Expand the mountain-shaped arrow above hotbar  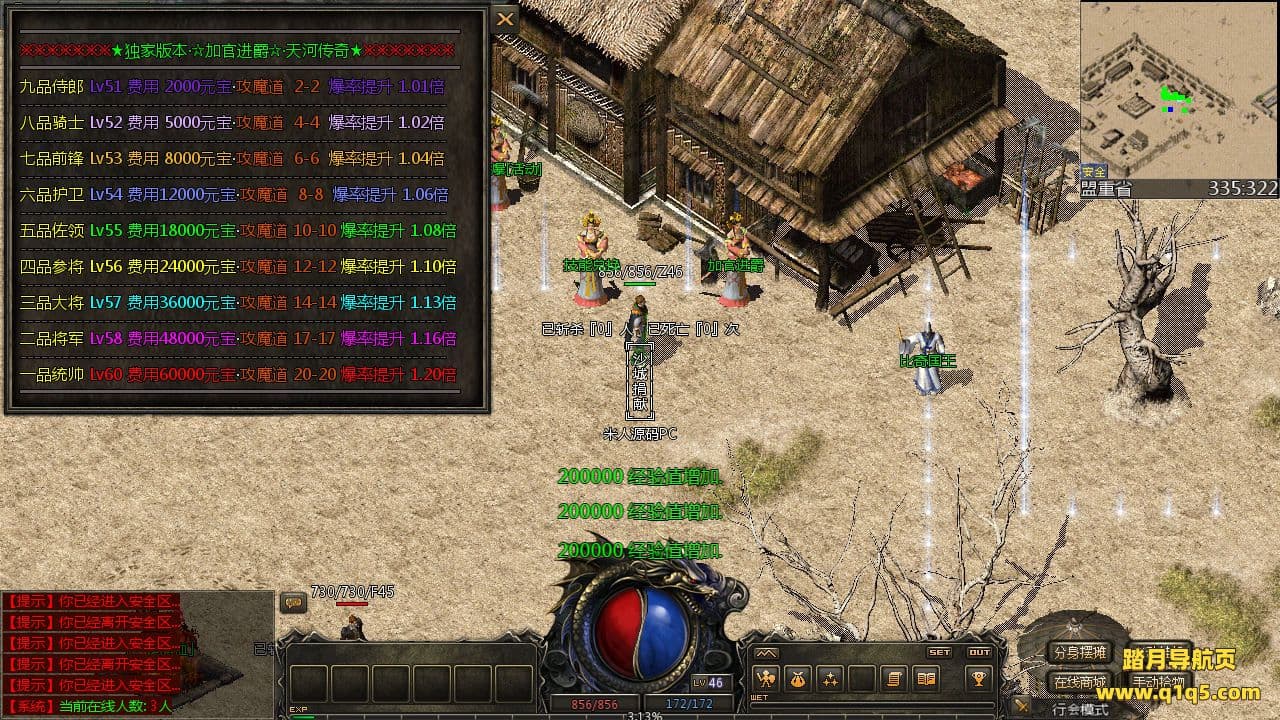tap(766, 653)
